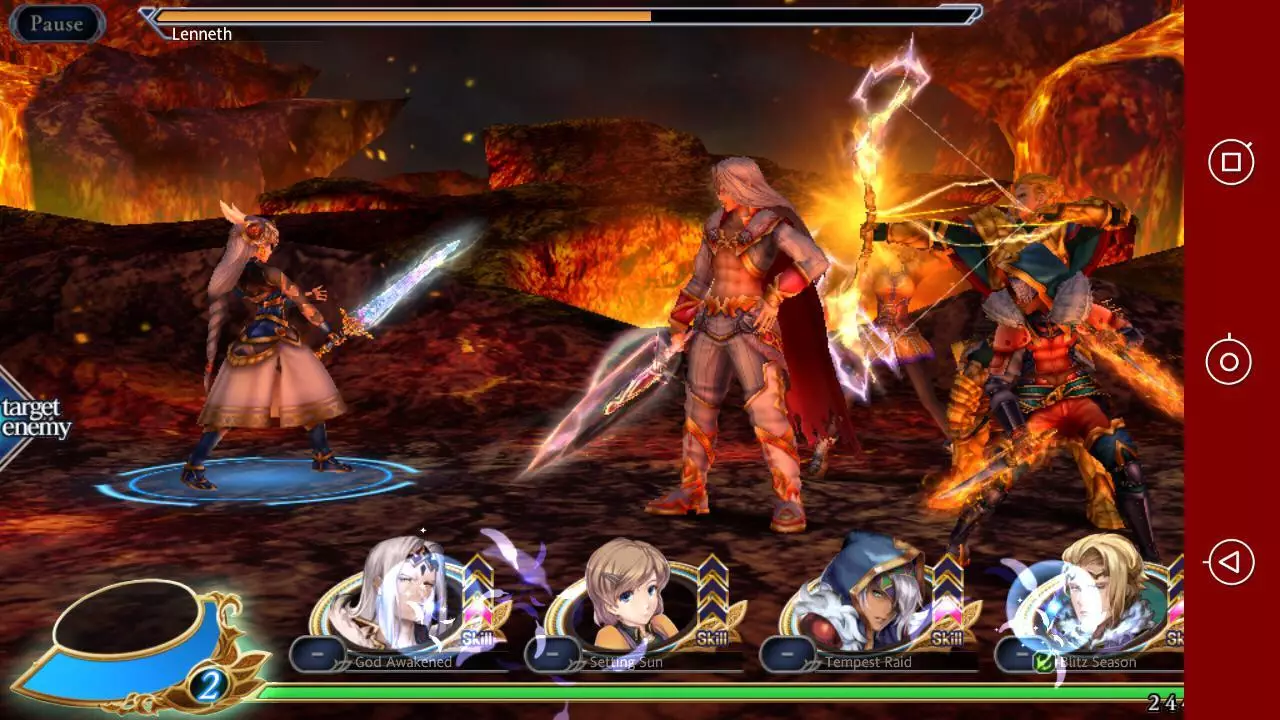Tap the arrow marker beside Lenneth's health bar

150,16
